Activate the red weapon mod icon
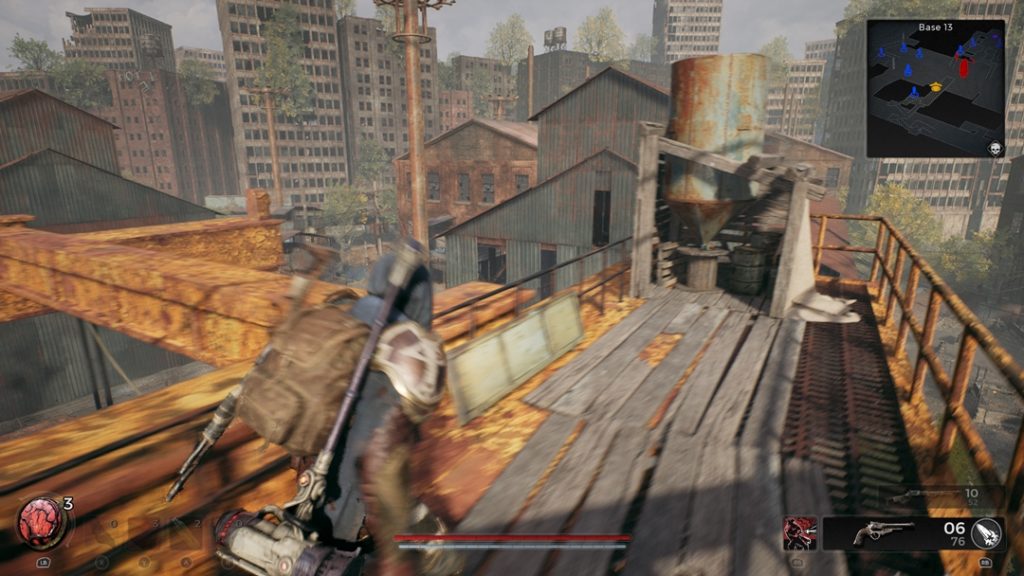This screenshot has width=1024, height=576. click(799, 533)
